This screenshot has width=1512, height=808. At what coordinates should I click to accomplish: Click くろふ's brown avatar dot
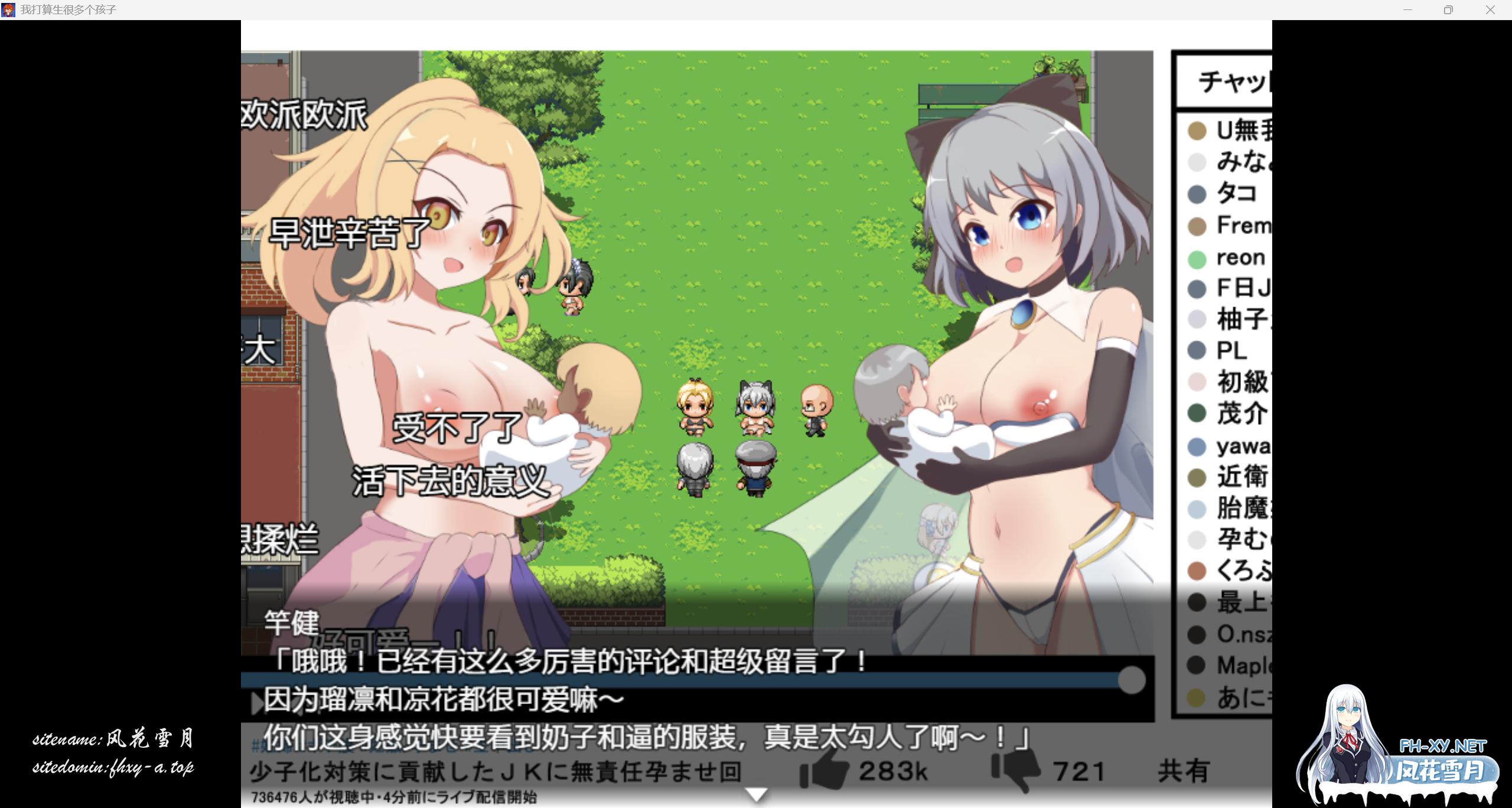(x=1196, y=571)
